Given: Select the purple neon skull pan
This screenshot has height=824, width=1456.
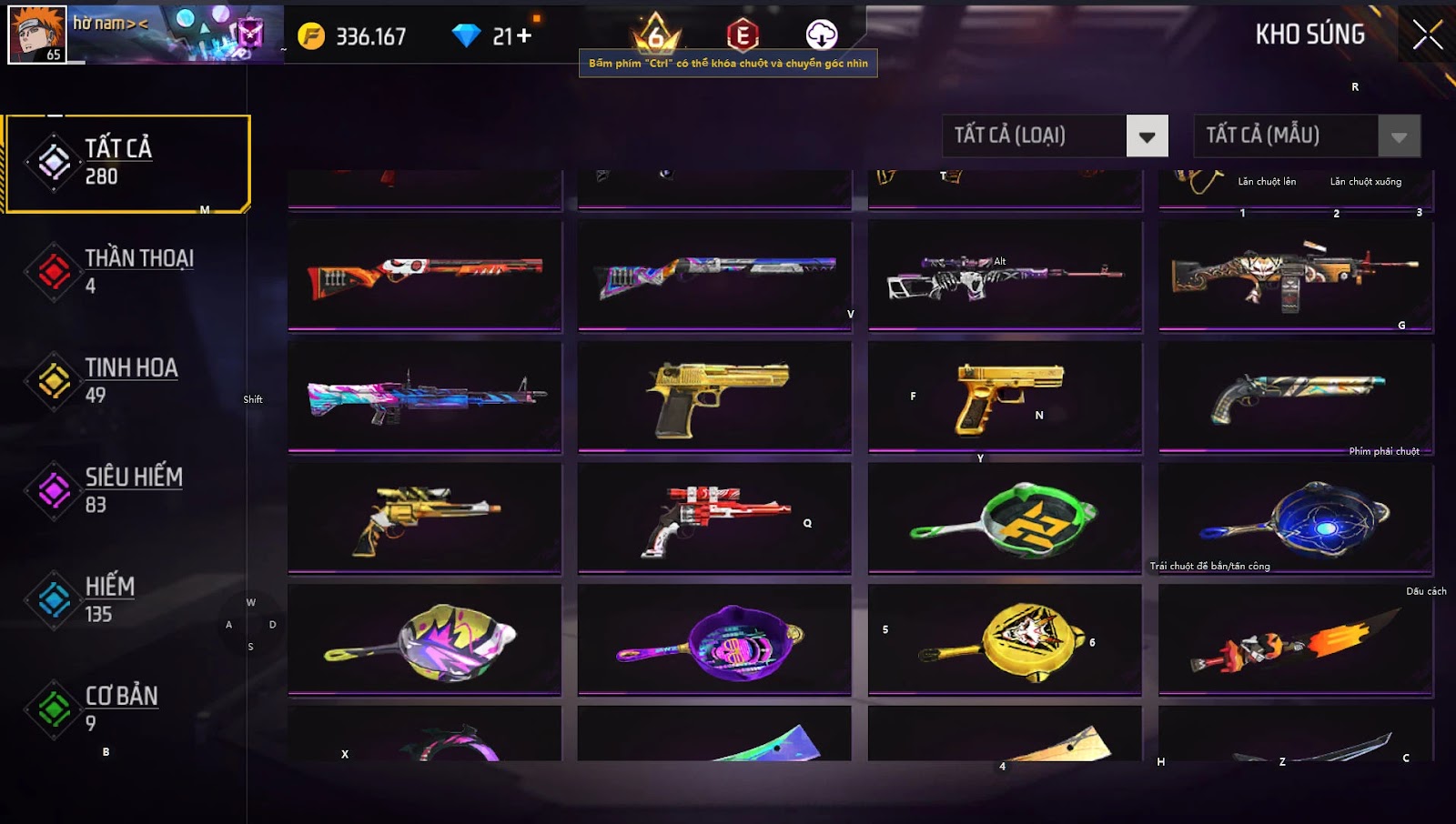Looking at the screenshot, I should pyautogui.click(x=714, y=640).
